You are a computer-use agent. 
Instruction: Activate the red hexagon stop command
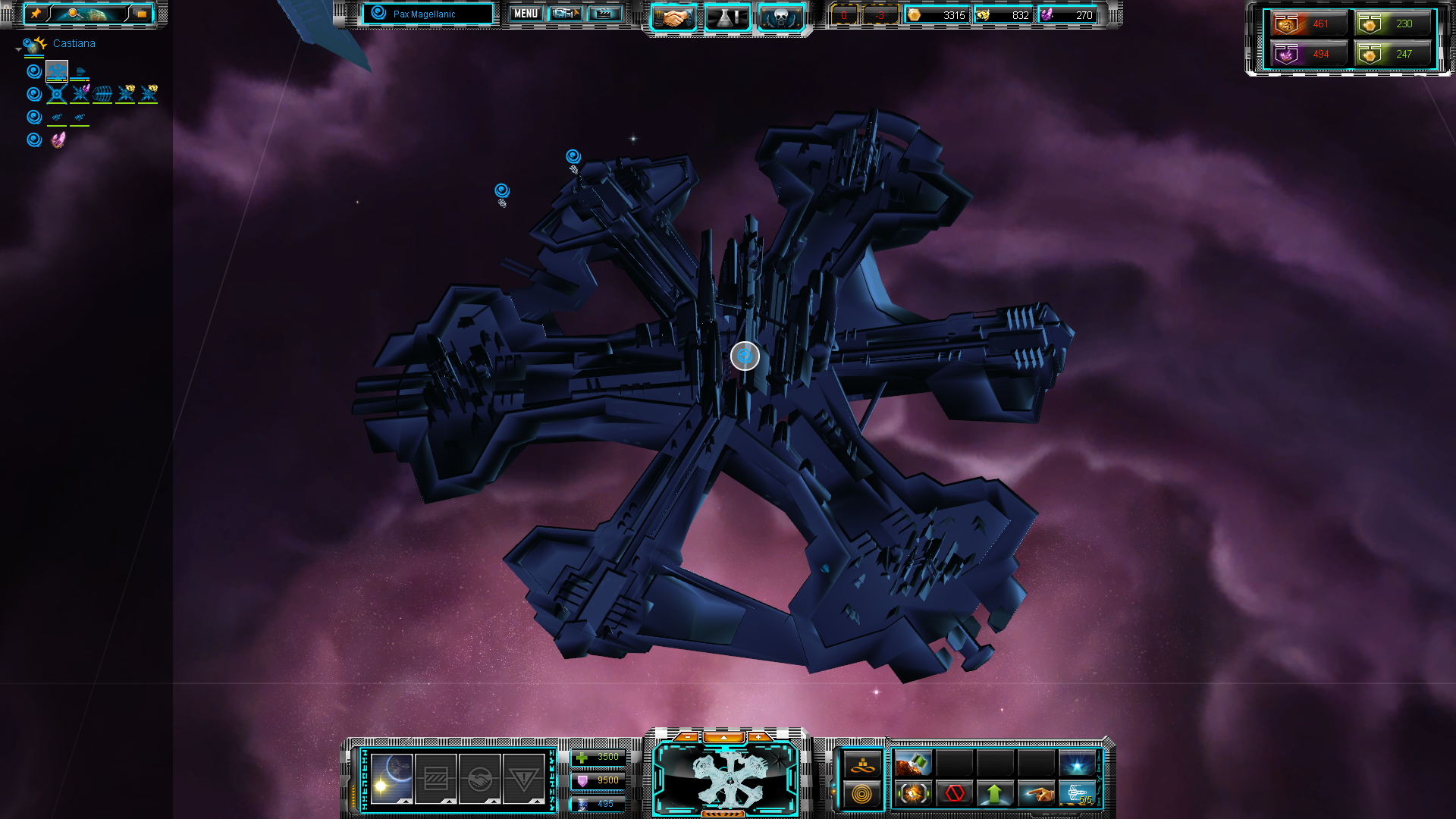[954, 794]
